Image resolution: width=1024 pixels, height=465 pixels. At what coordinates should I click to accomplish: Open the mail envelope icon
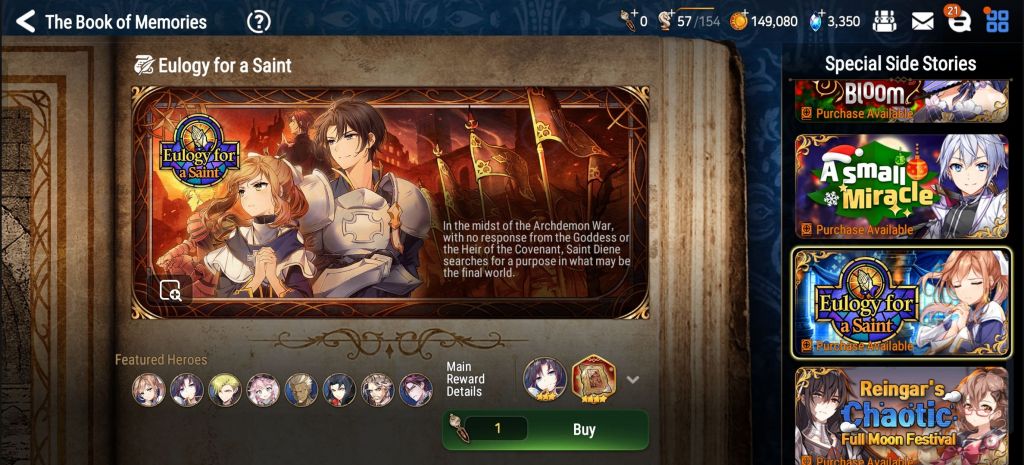tap(922, 21)
